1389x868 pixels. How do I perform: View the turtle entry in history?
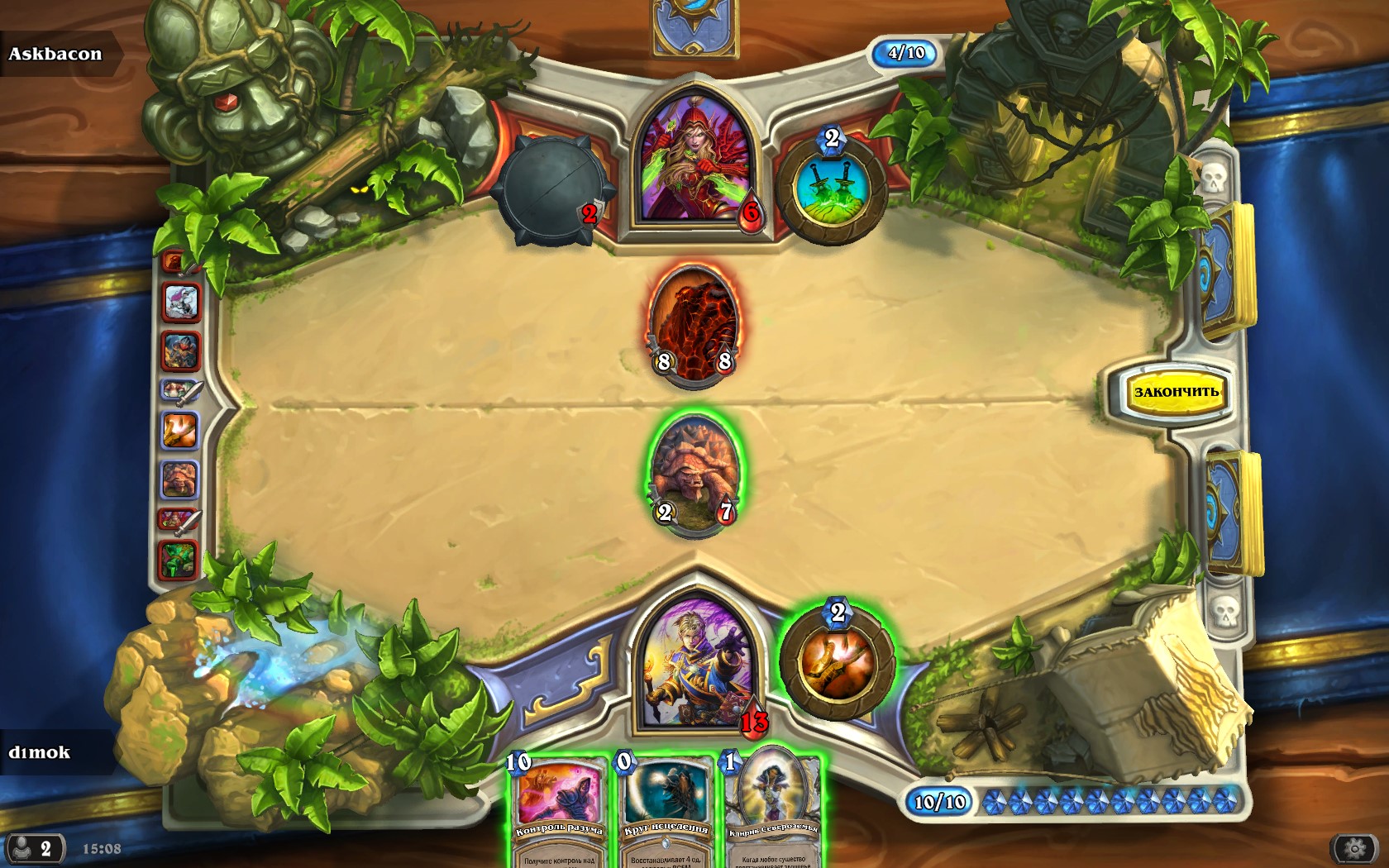pyautogui.click(x=179, y=479)
